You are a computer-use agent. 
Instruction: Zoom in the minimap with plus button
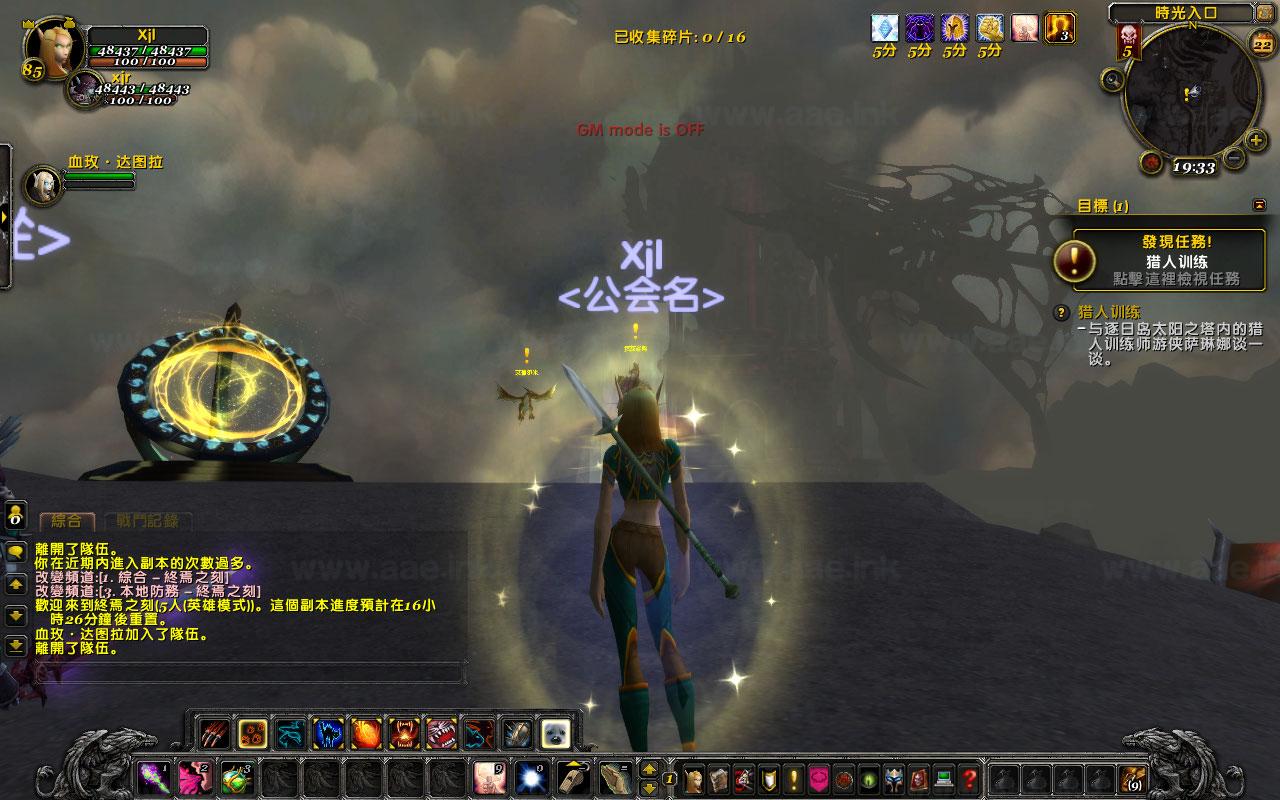pyautogui.click(x=1255, y=140)
